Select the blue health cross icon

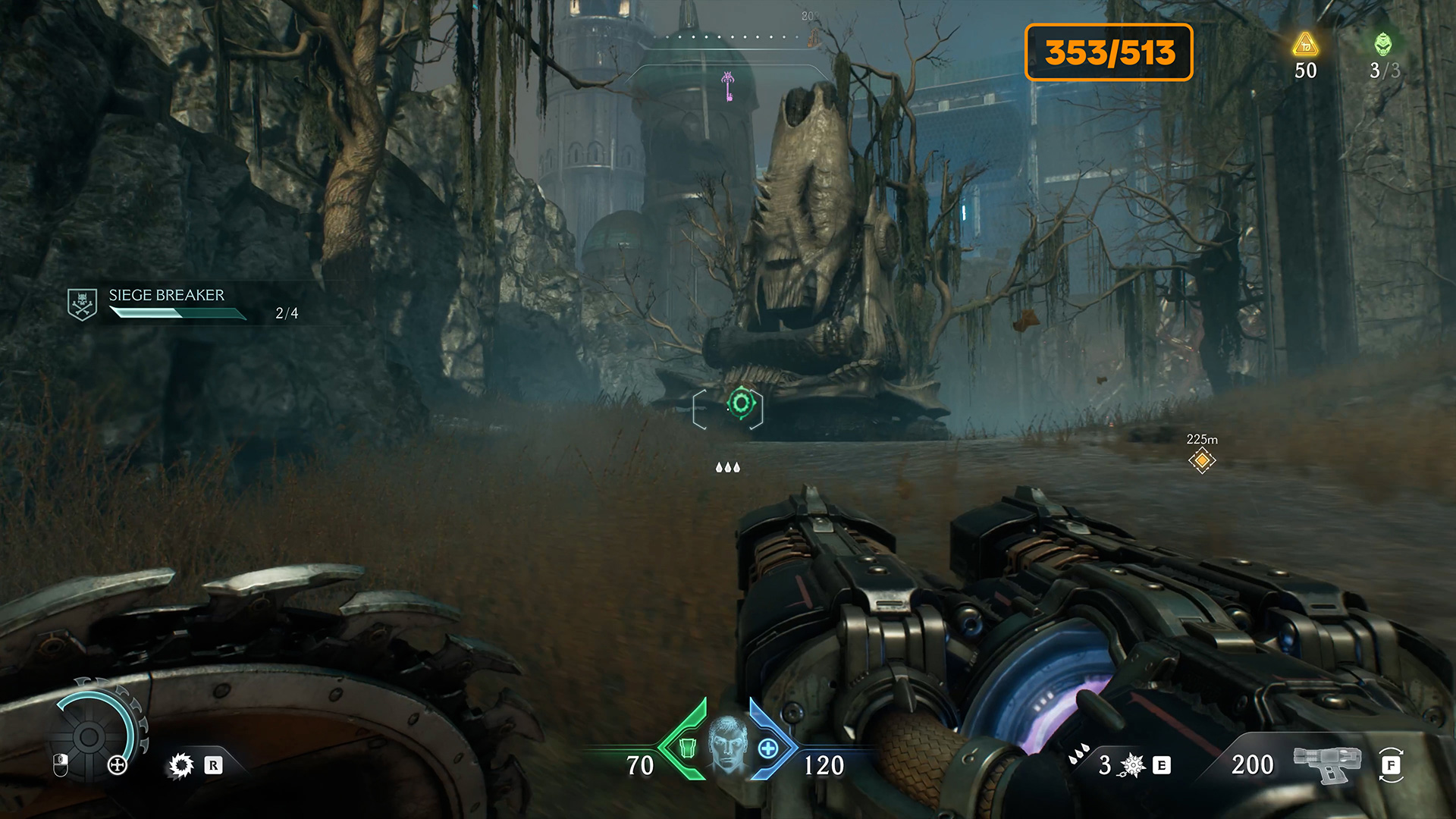point(768,748)
